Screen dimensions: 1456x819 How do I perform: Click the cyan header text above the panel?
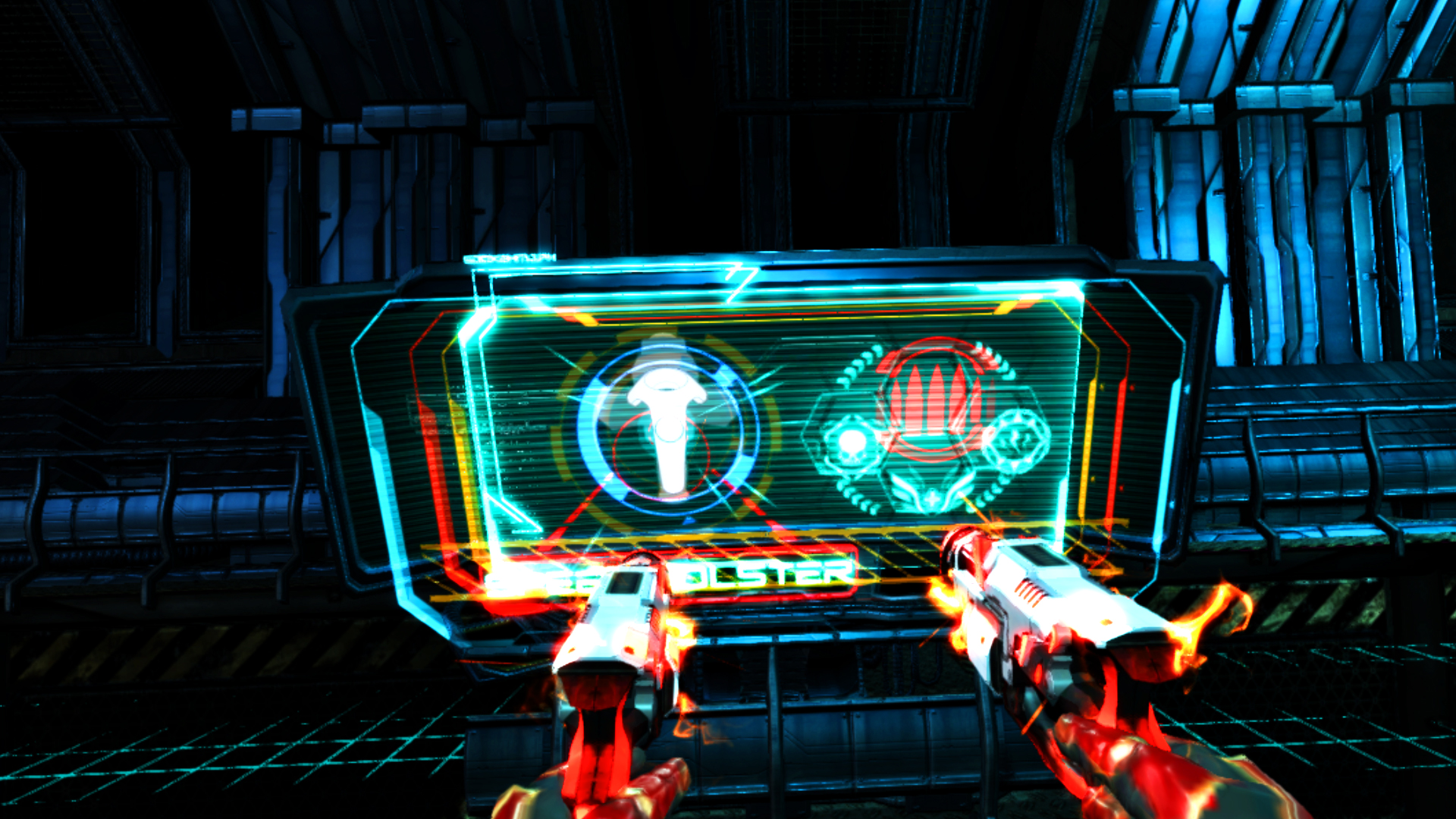coord(509,258)
